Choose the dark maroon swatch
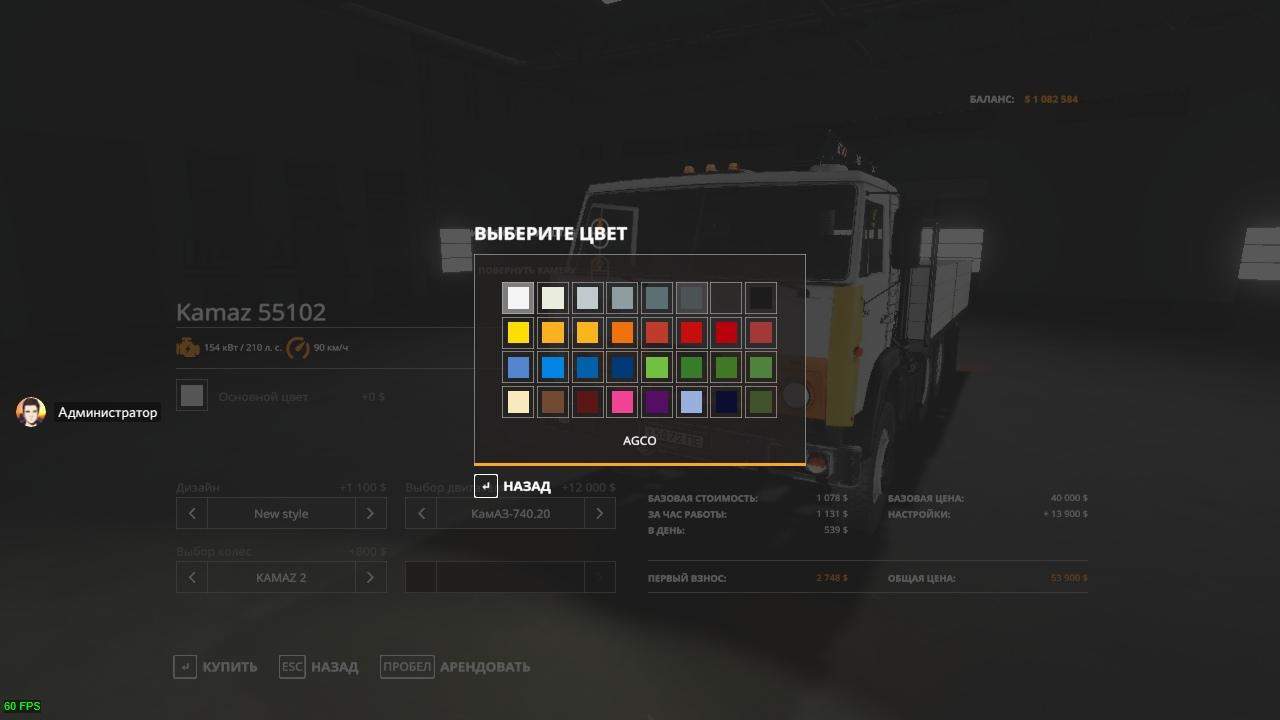Image resolution: width=1280 pixels, height=720 pixels. point(587,403)
